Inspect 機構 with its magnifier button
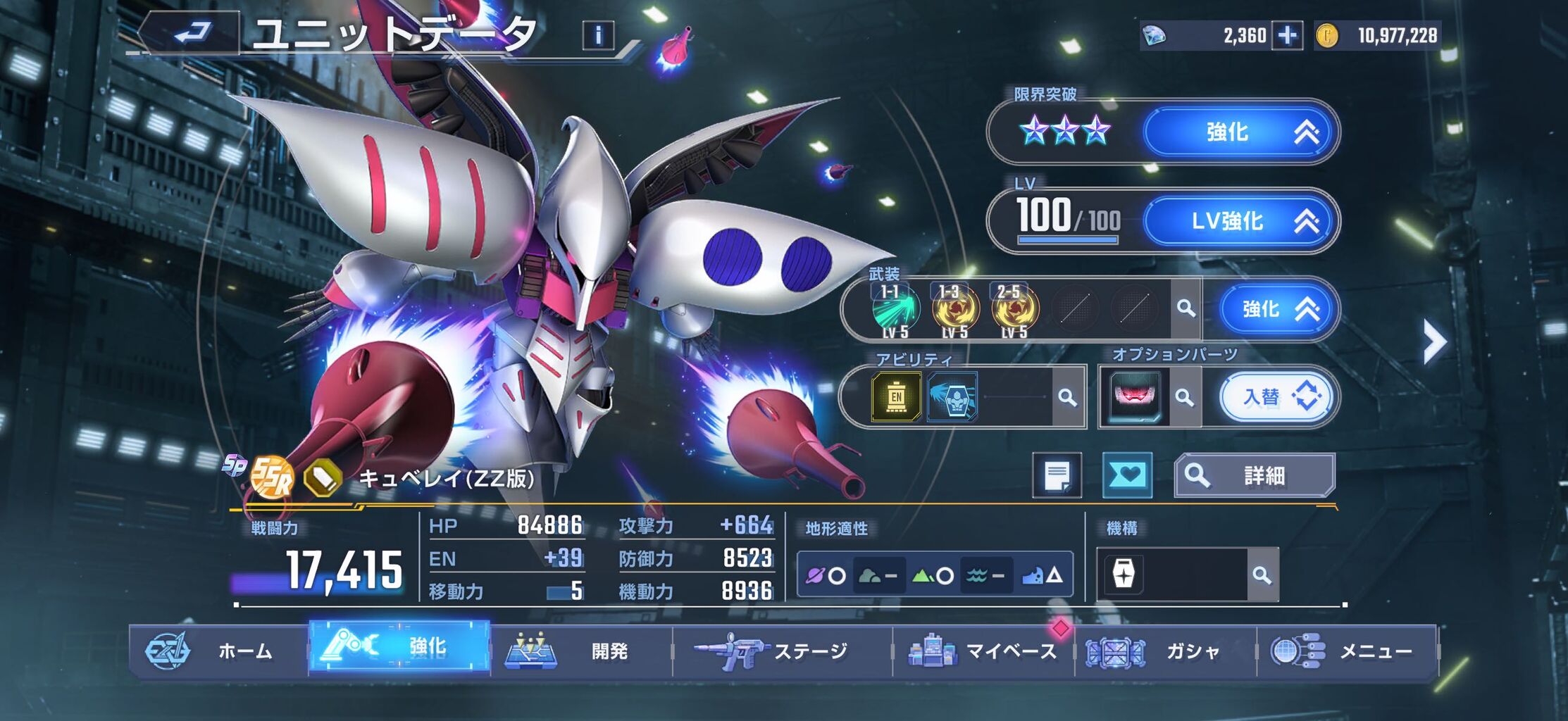This screenshot has width=1568, height=721. point(1262,575)
